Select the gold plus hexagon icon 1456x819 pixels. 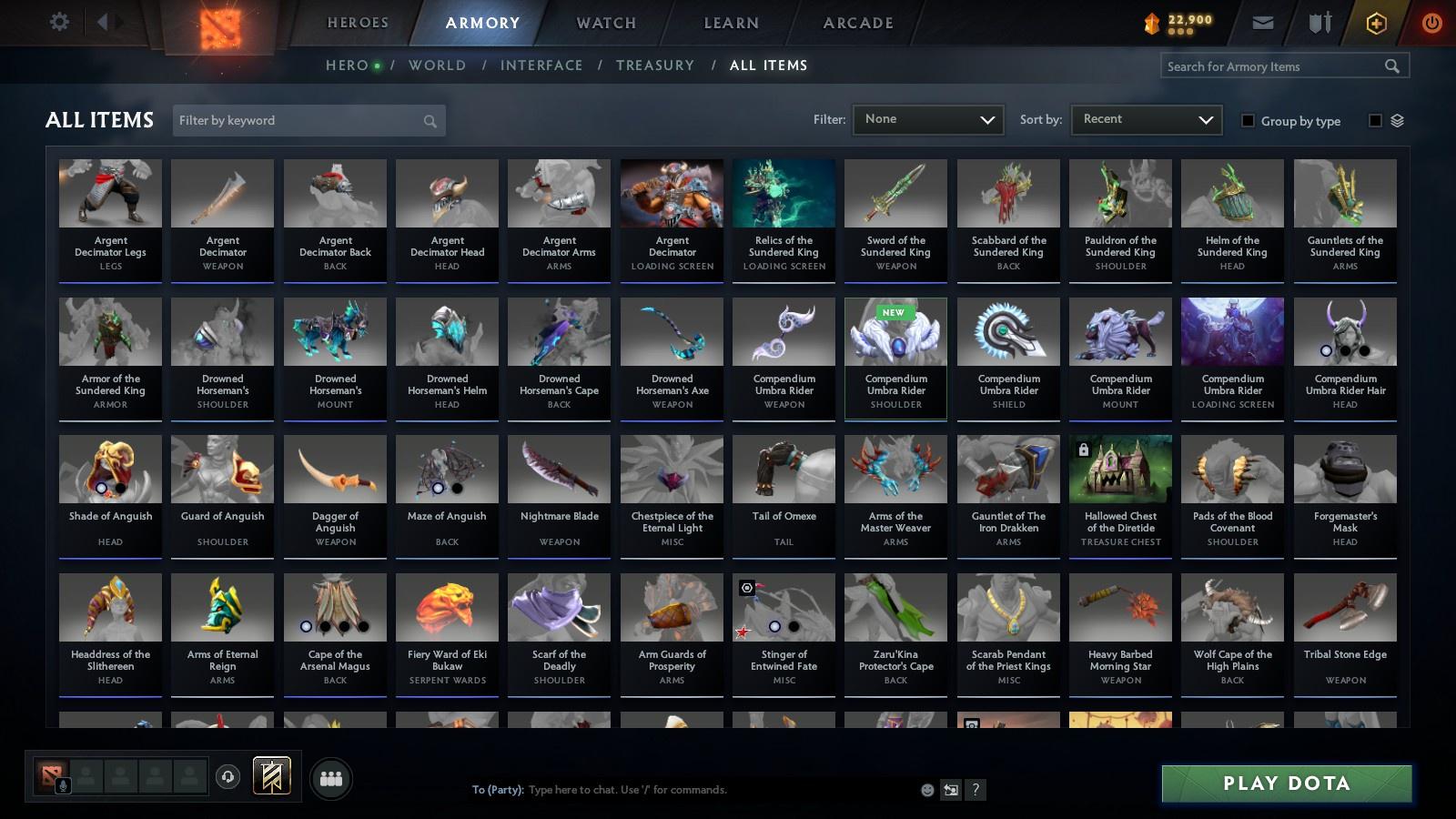pos(1376,21)
